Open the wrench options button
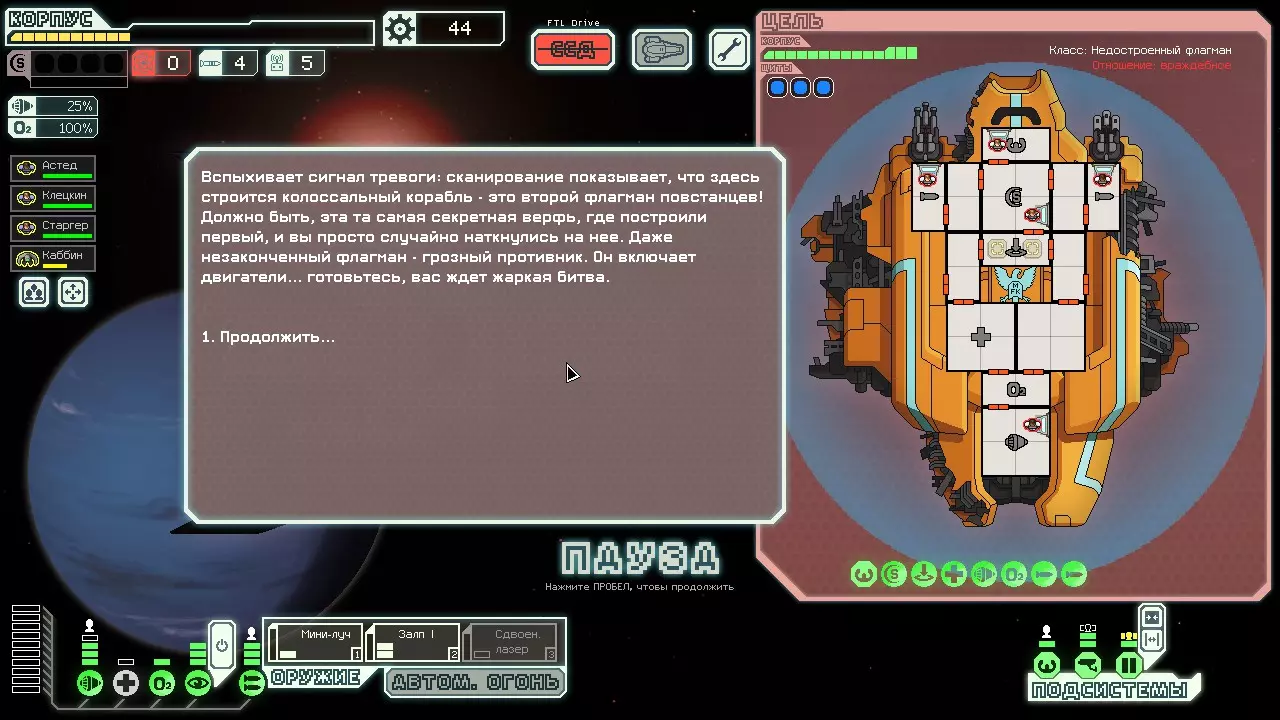 coord(729,50)
